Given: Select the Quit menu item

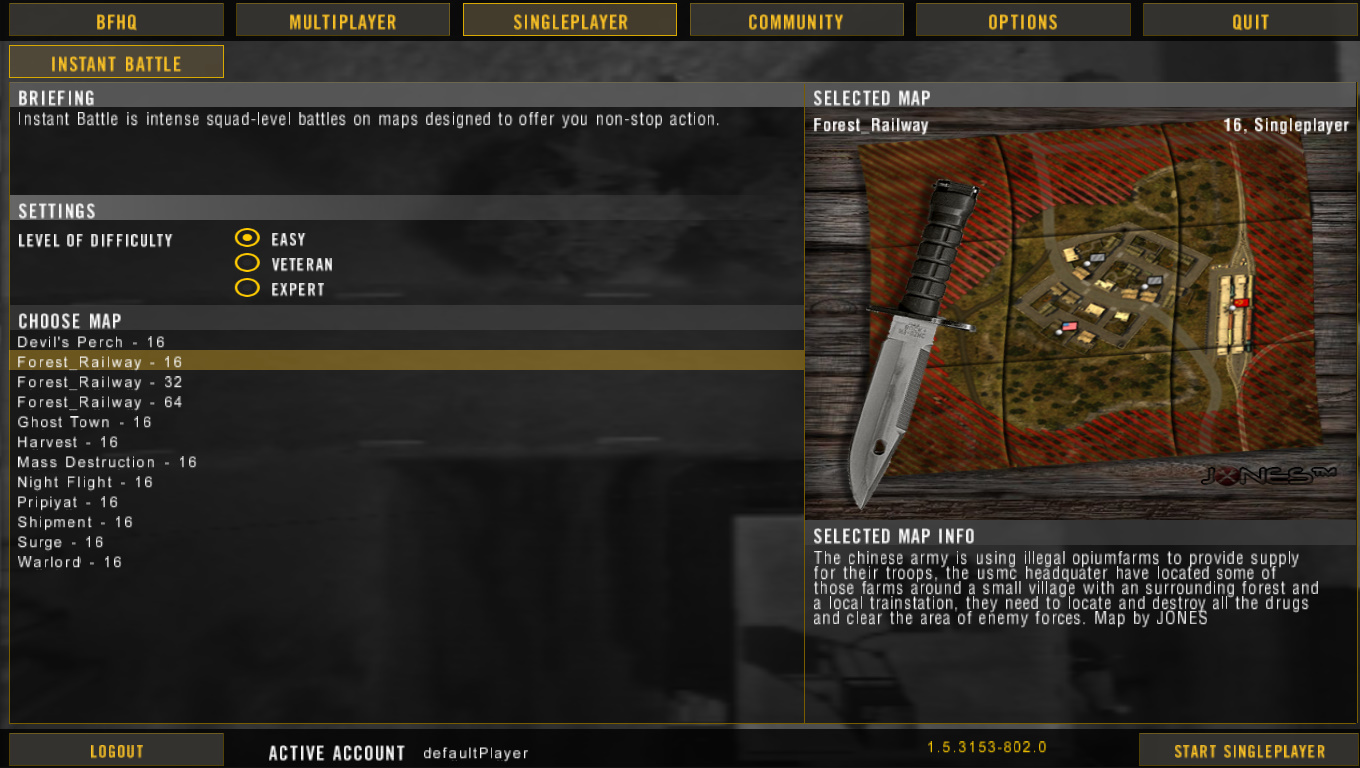Looking at the screenshot, I should (1250, 19).
